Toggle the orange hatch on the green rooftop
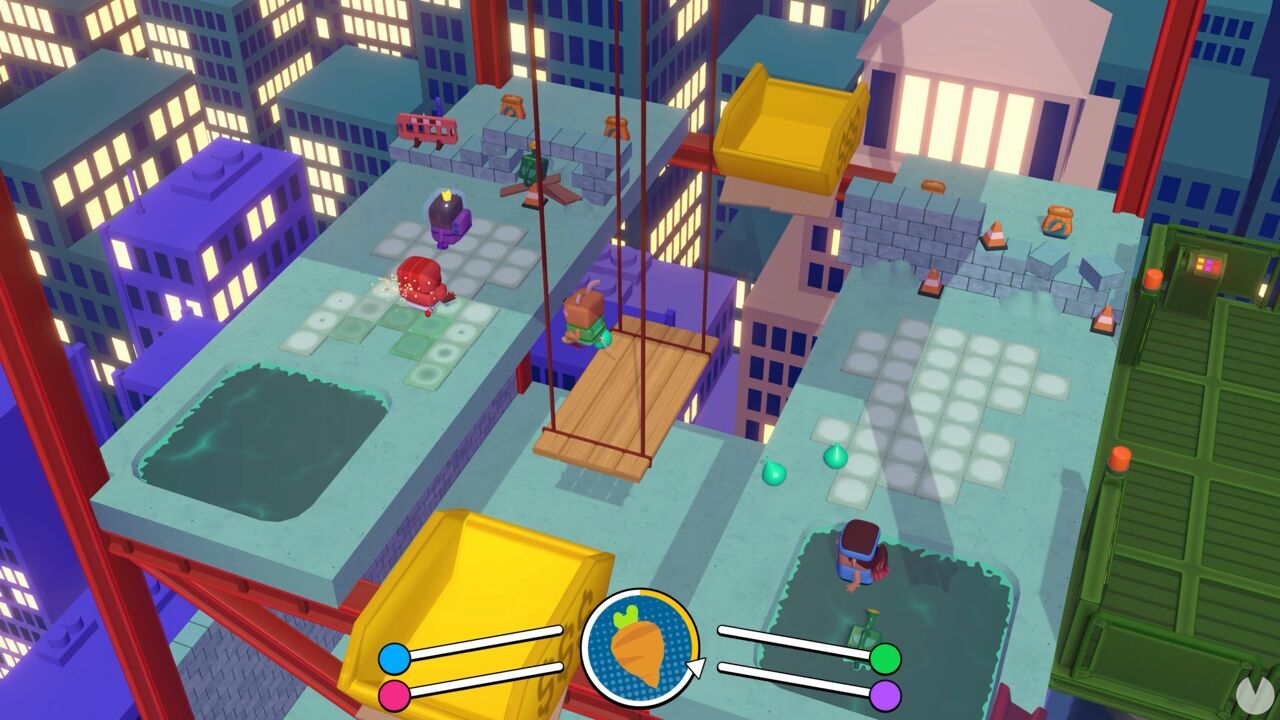 coord(1153,279)
